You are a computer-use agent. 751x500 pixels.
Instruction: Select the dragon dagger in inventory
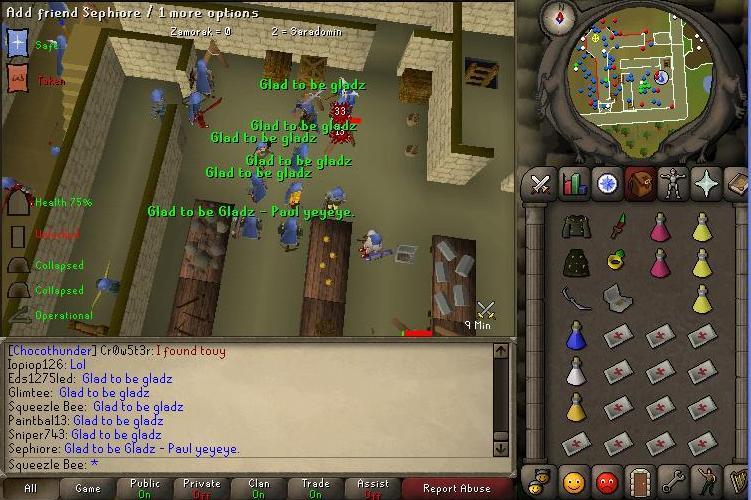[x=619, y=225]
